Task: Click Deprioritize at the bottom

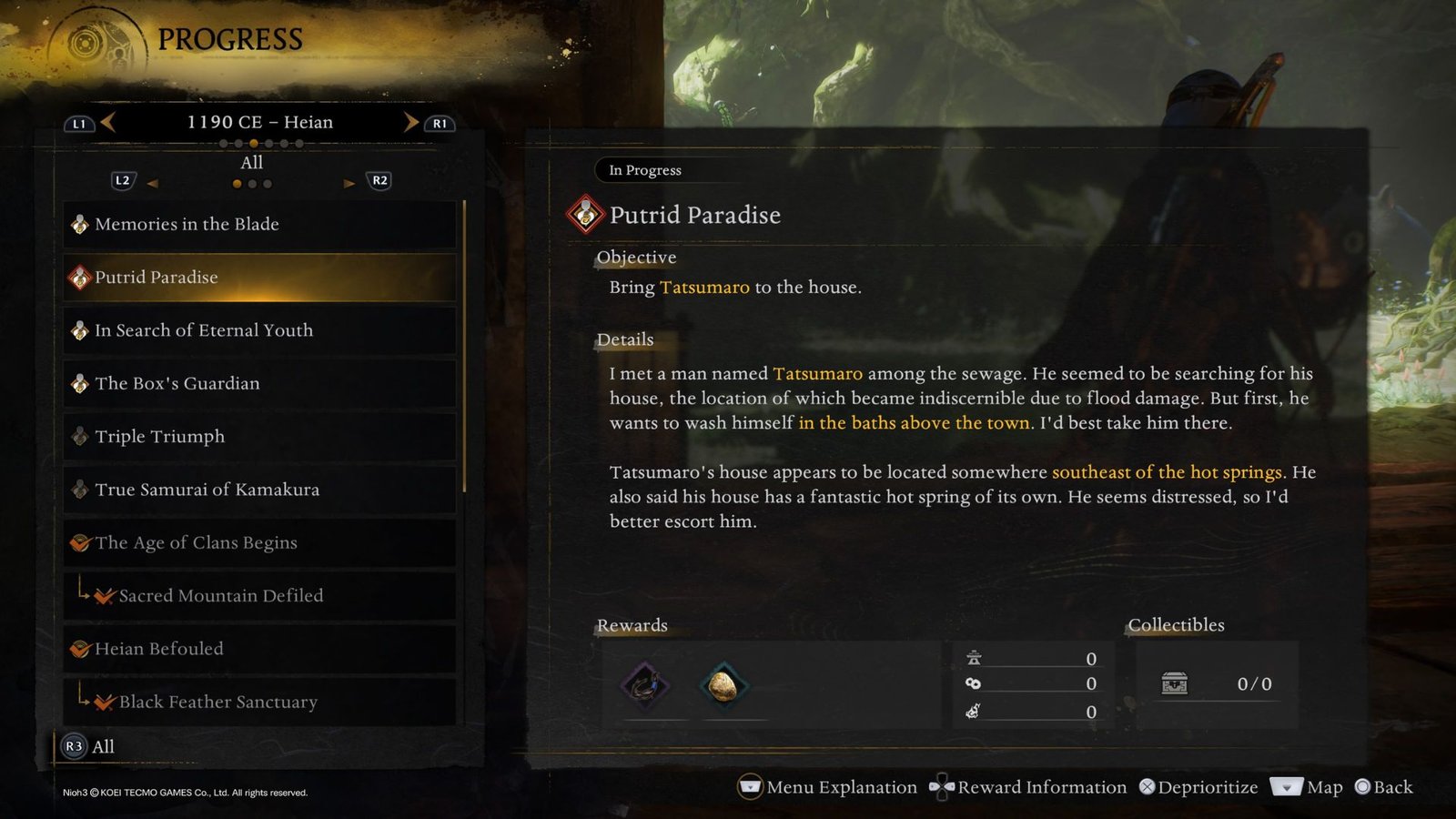Action: (1201, 786)
